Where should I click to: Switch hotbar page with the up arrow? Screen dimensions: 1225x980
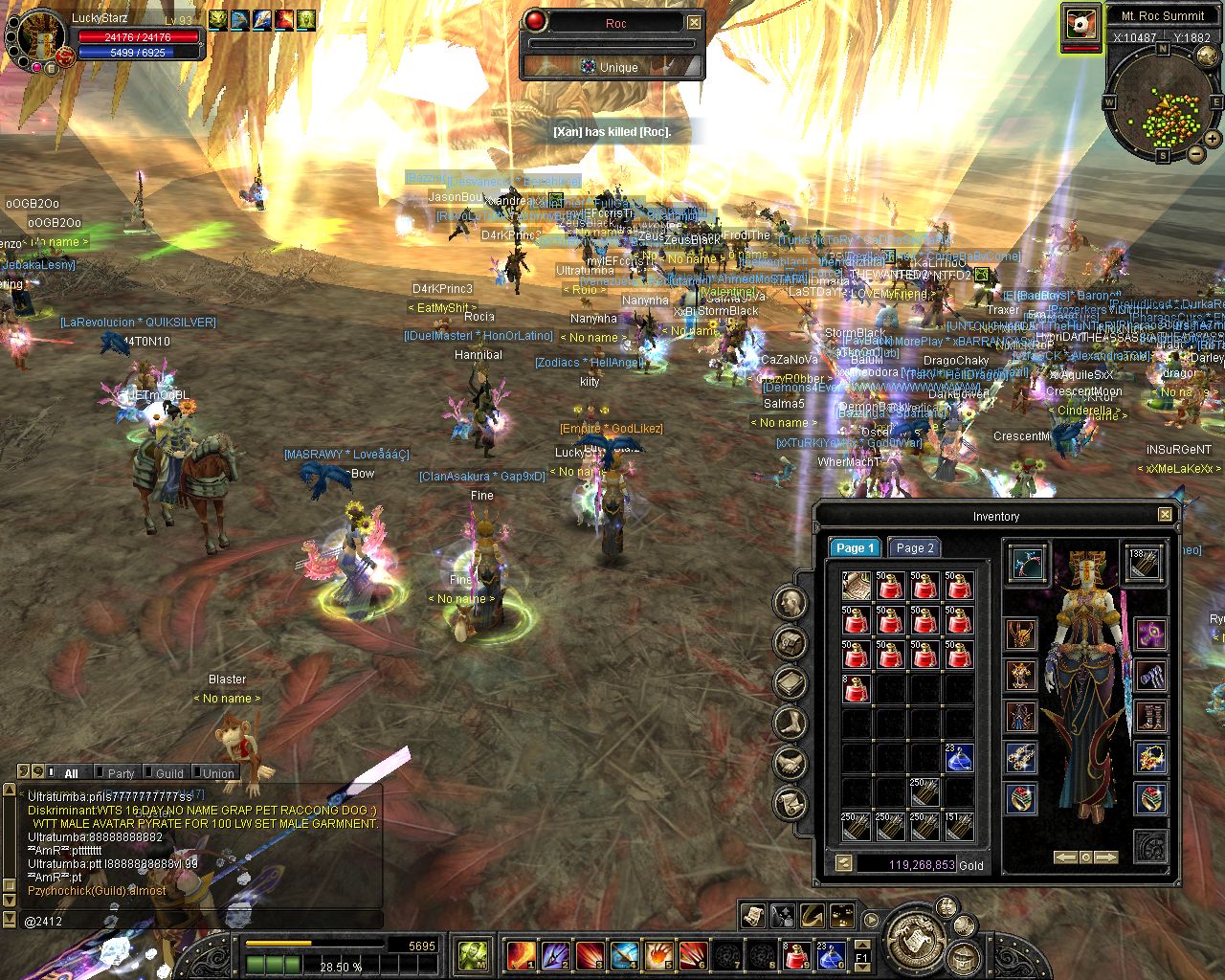(x=860, y=944)
